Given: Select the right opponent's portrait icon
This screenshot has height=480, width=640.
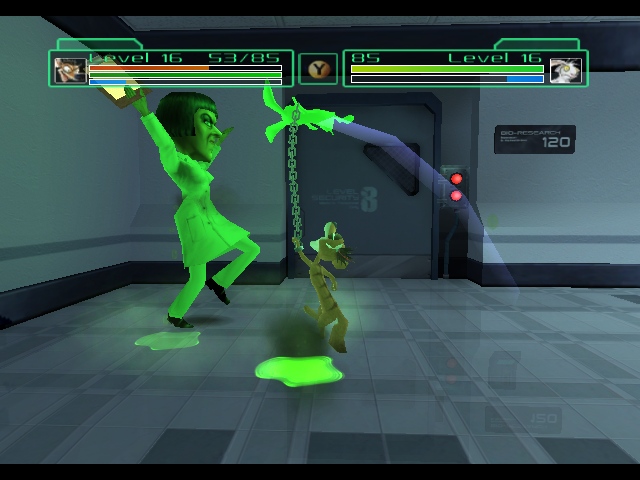Looking at the screenshot, I should [565, 70].
